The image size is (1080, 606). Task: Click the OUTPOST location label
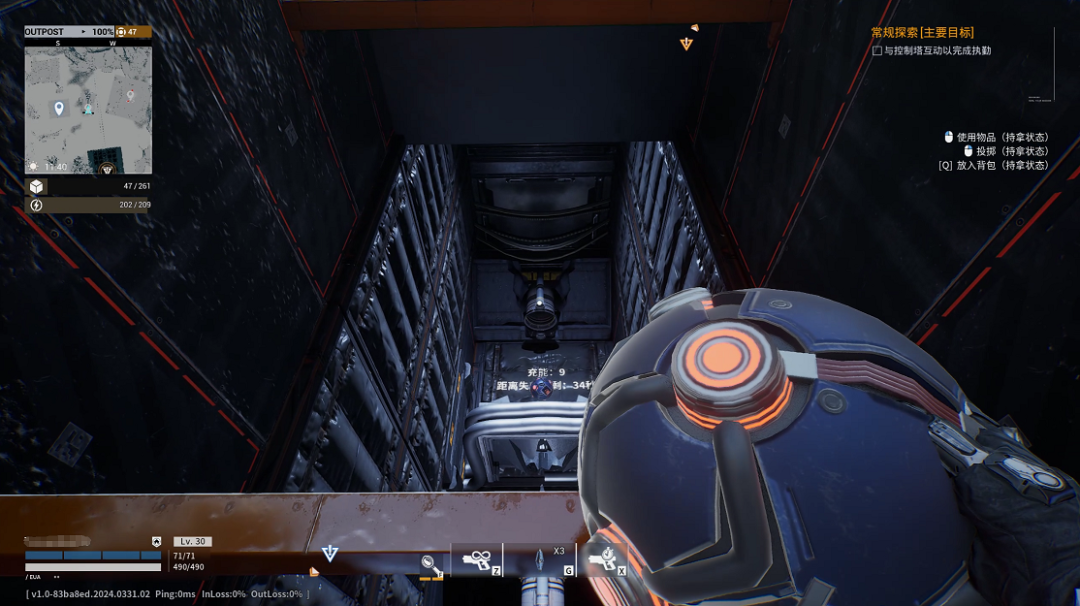[x=44, y=32]
